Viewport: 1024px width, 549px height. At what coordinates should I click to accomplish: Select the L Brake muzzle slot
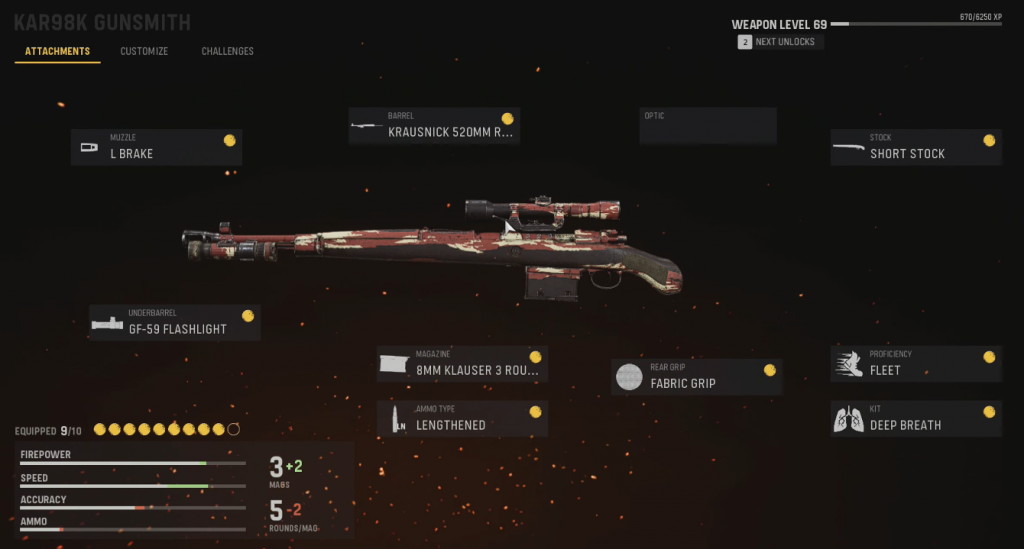point(156,147)
